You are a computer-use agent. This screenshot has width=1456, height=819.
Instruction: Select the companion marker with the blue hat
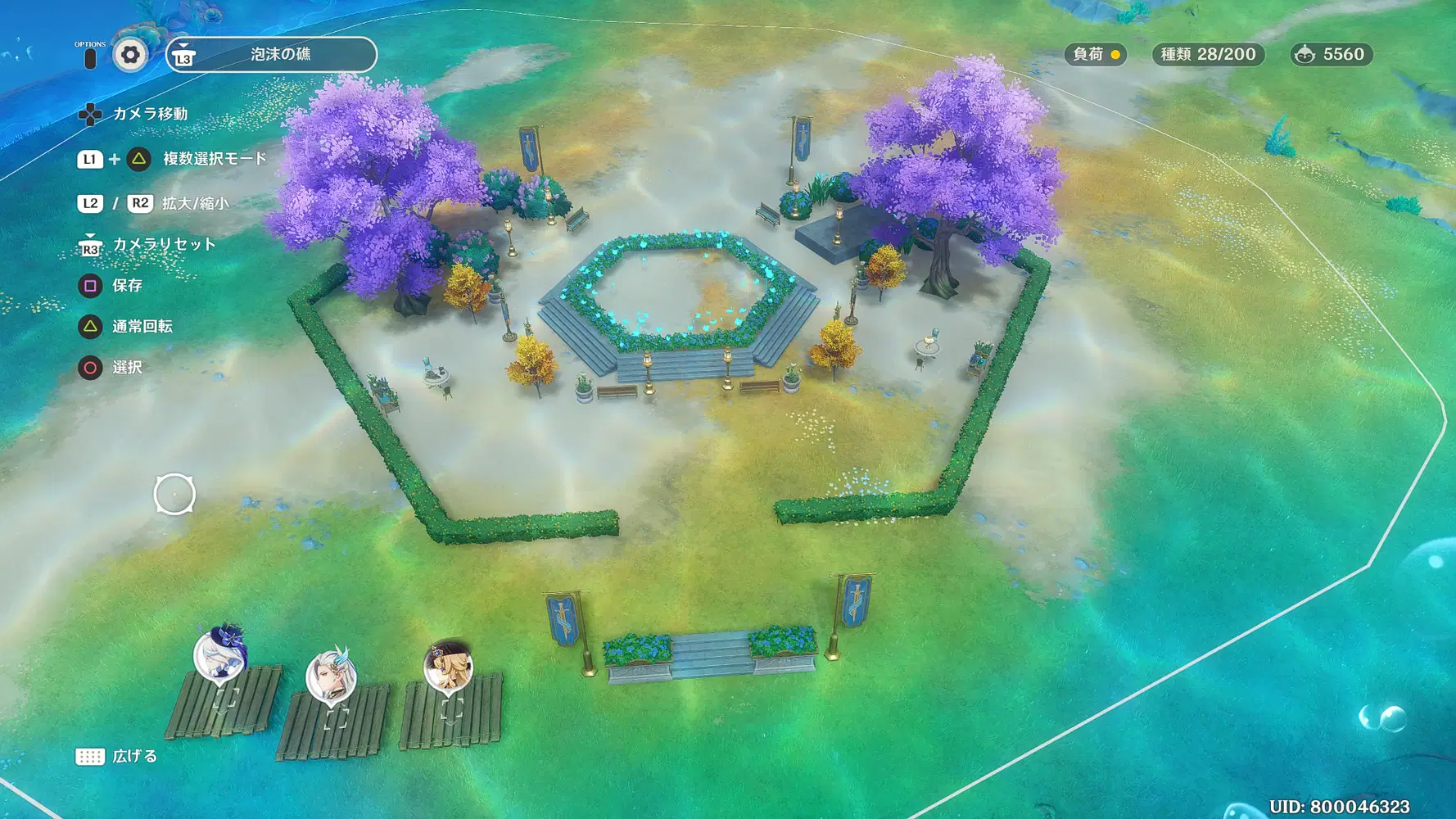coord(219,654)
